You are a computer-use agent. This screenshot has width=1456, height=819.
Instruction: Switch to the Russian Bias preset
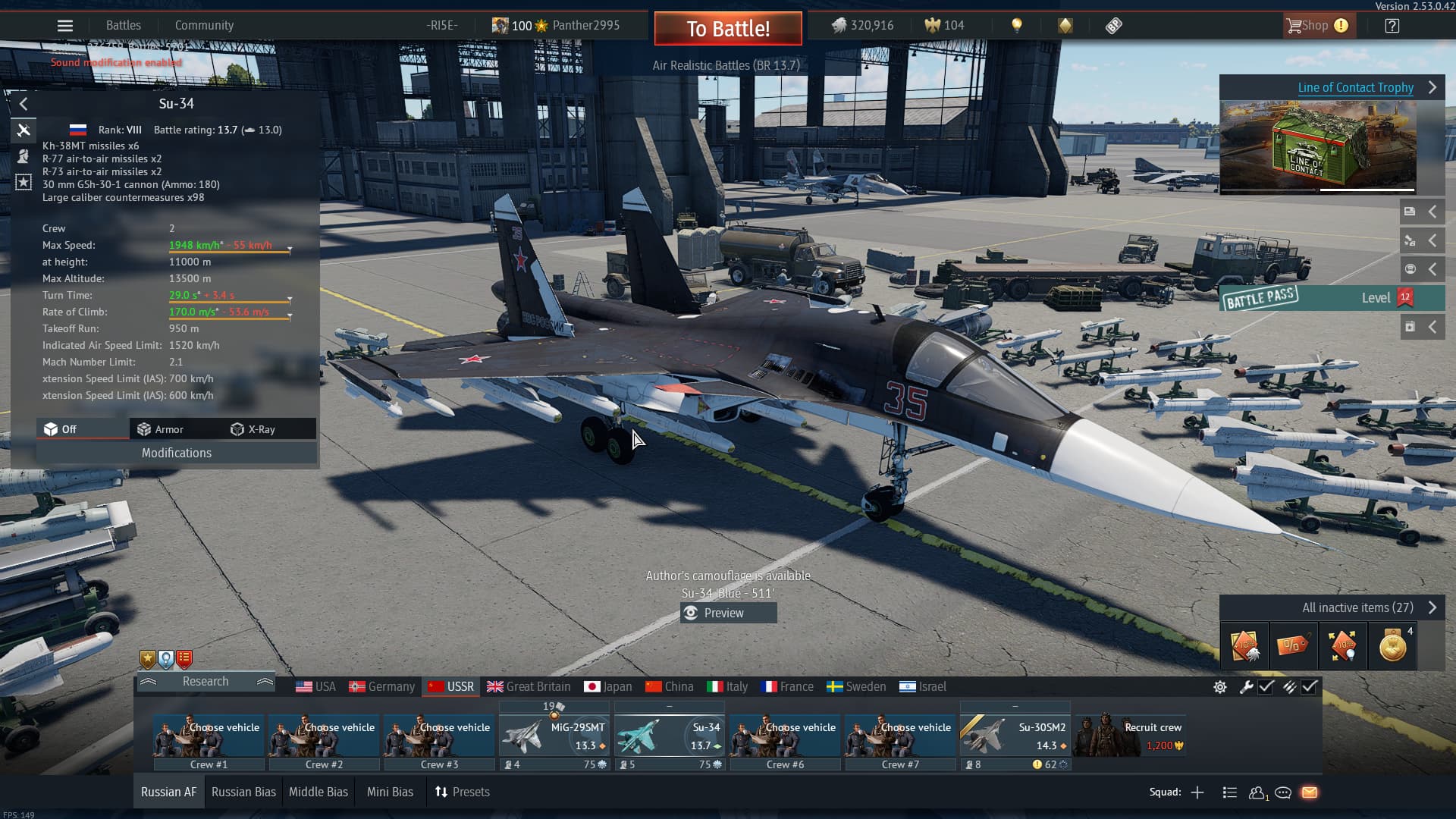(x=243, y=792)
